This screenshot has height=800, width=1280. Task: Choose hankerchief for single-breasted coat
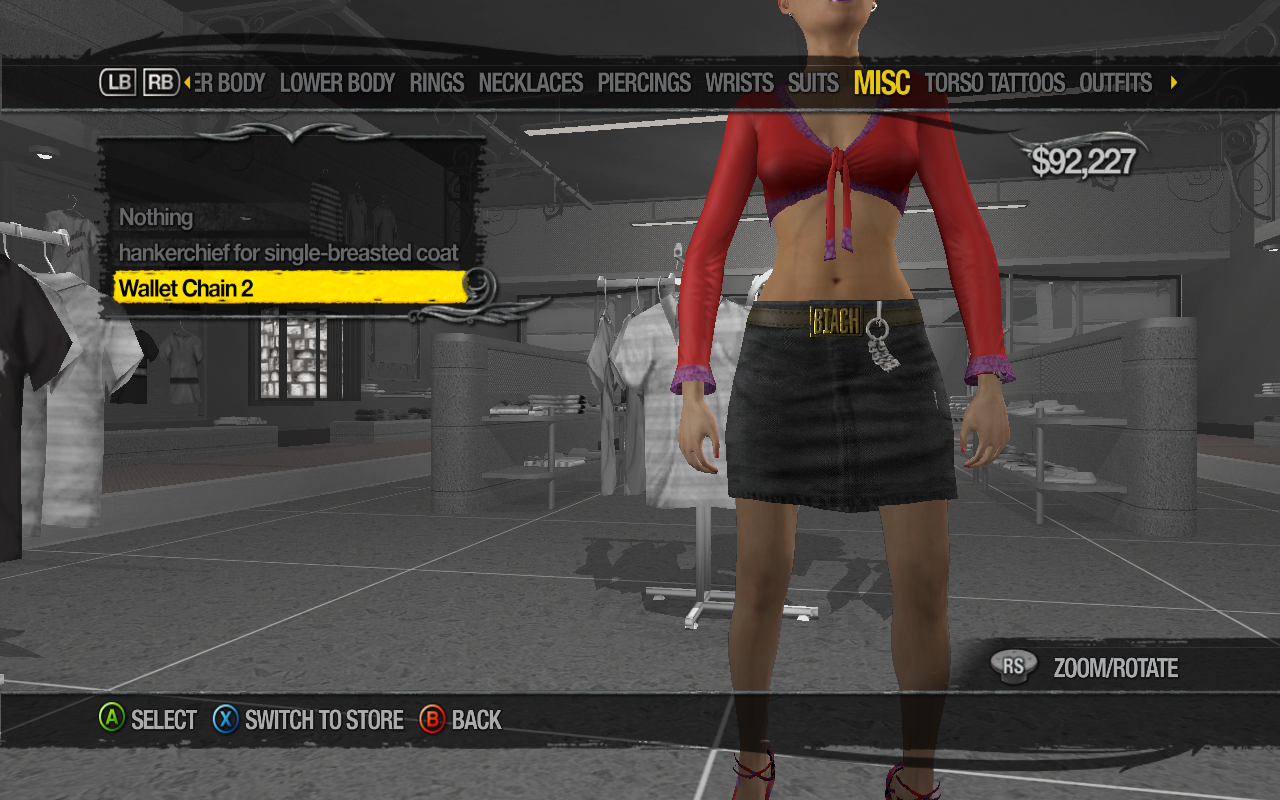[x=288, y=253]
